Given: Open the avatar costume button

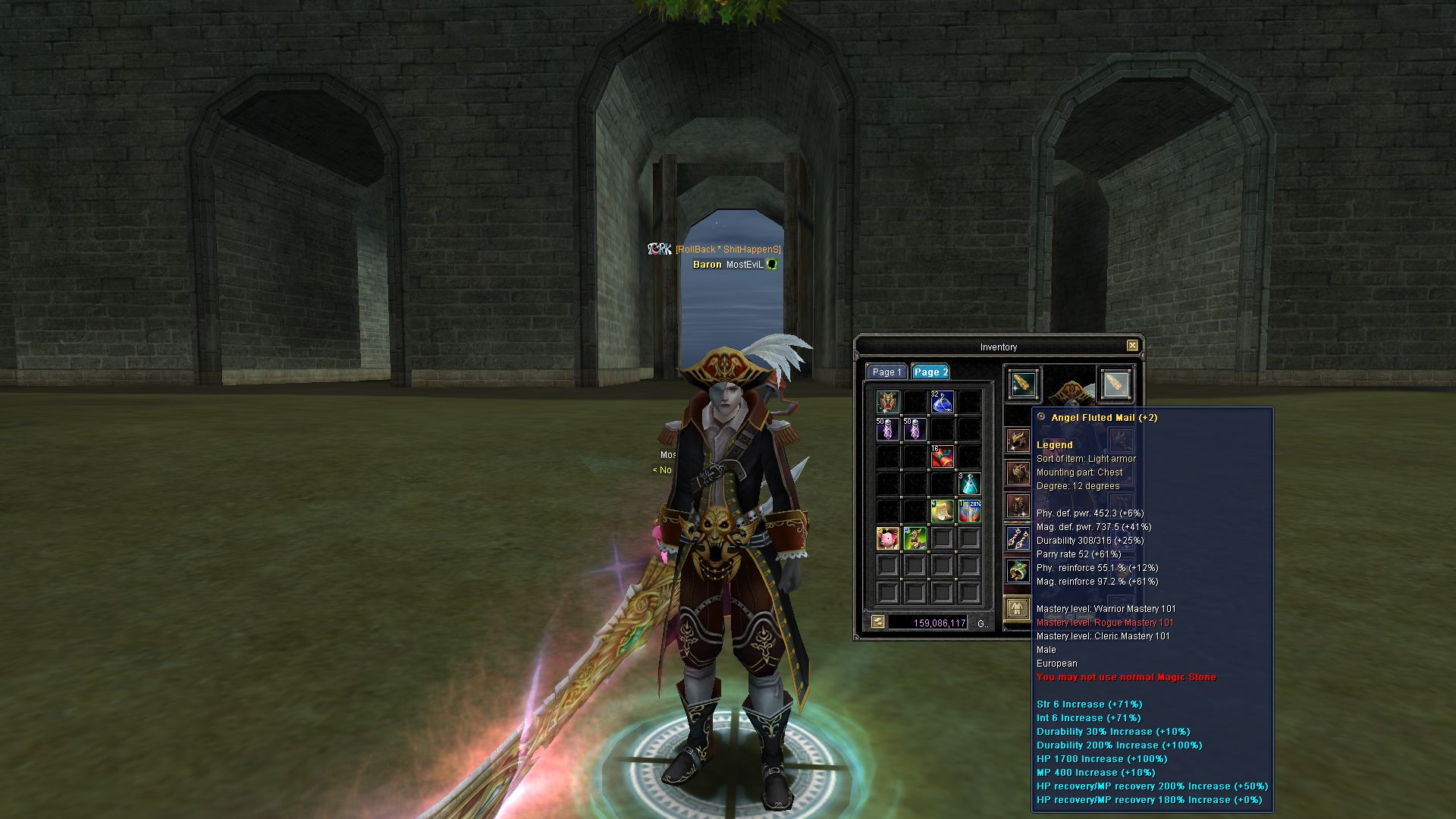Looking at the screenshot, I should 1017,608.
